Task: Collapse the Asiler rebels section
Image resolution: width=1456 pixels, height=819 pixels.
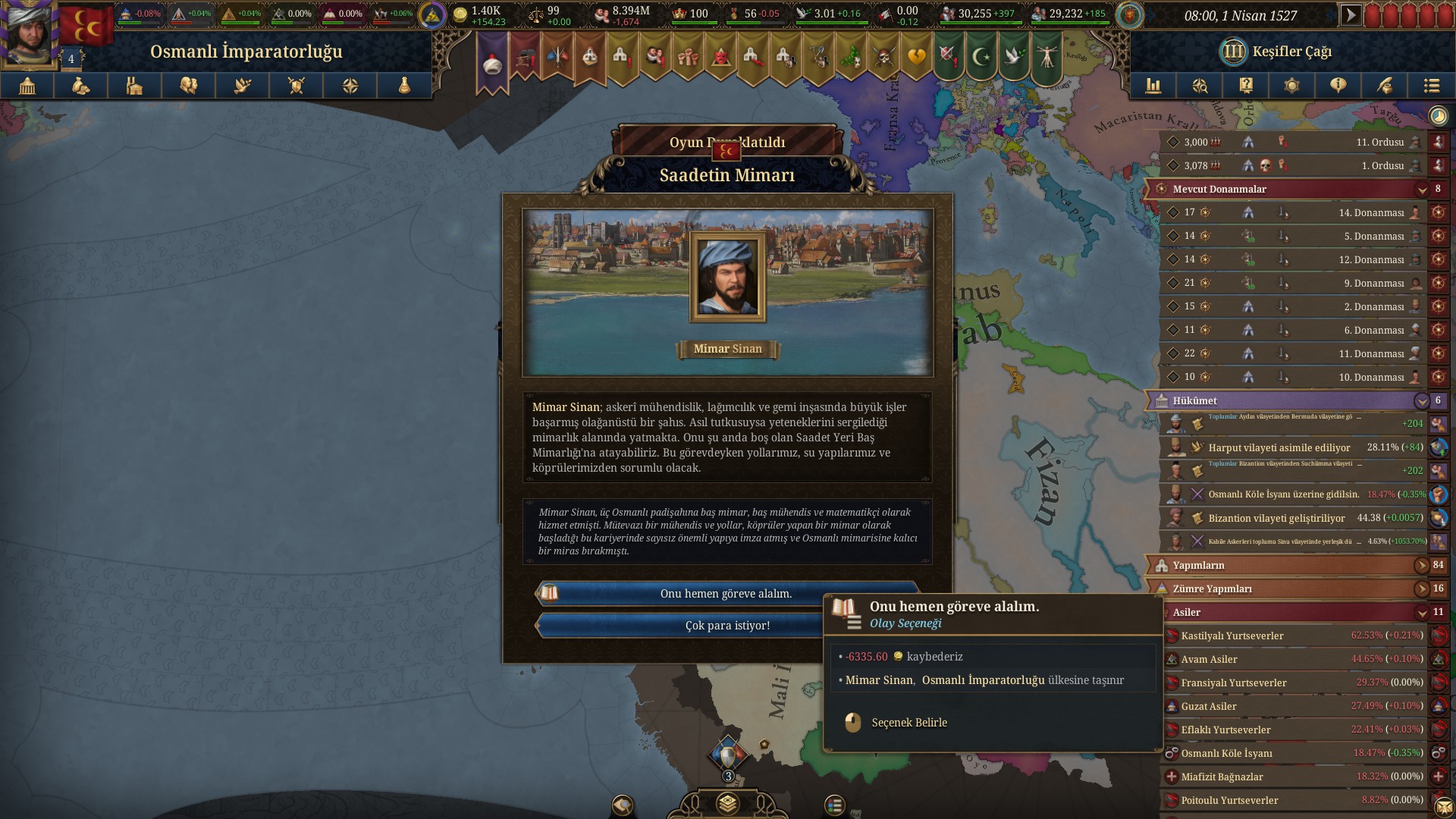Action: point(1421,612)
